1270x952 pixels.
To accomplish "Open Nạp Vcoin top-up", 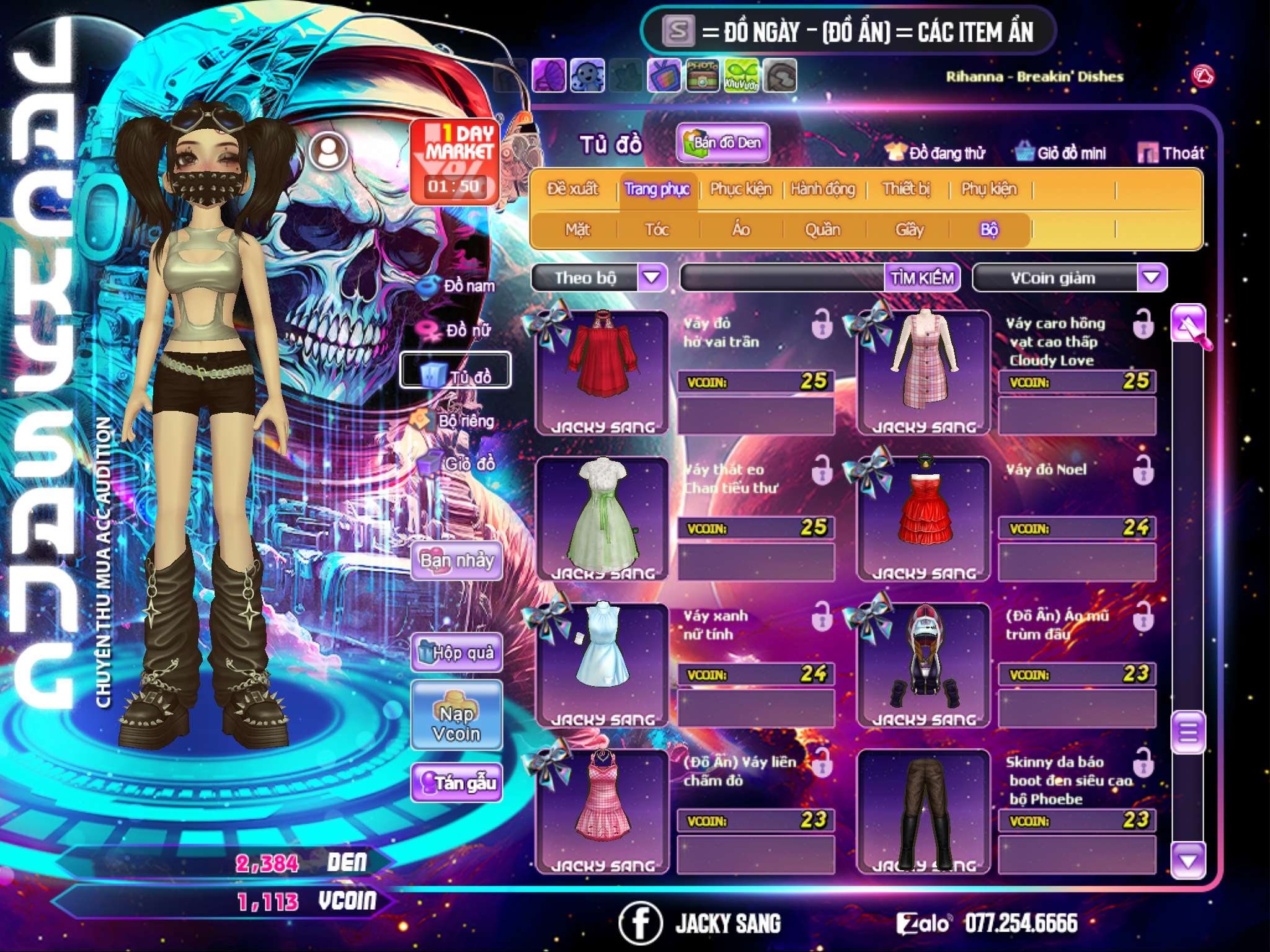I will (x=456, y=723).
